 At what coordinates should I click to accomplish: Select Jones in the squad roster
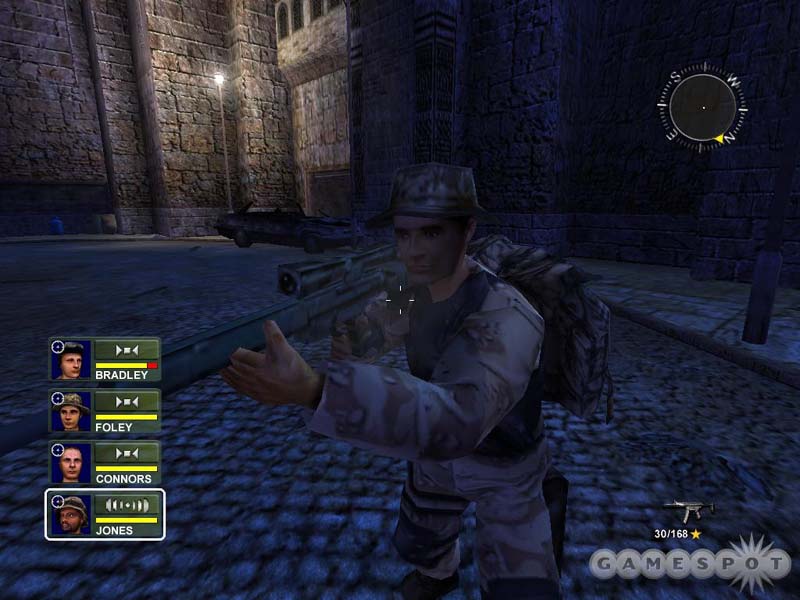click(x=105, y=515)
